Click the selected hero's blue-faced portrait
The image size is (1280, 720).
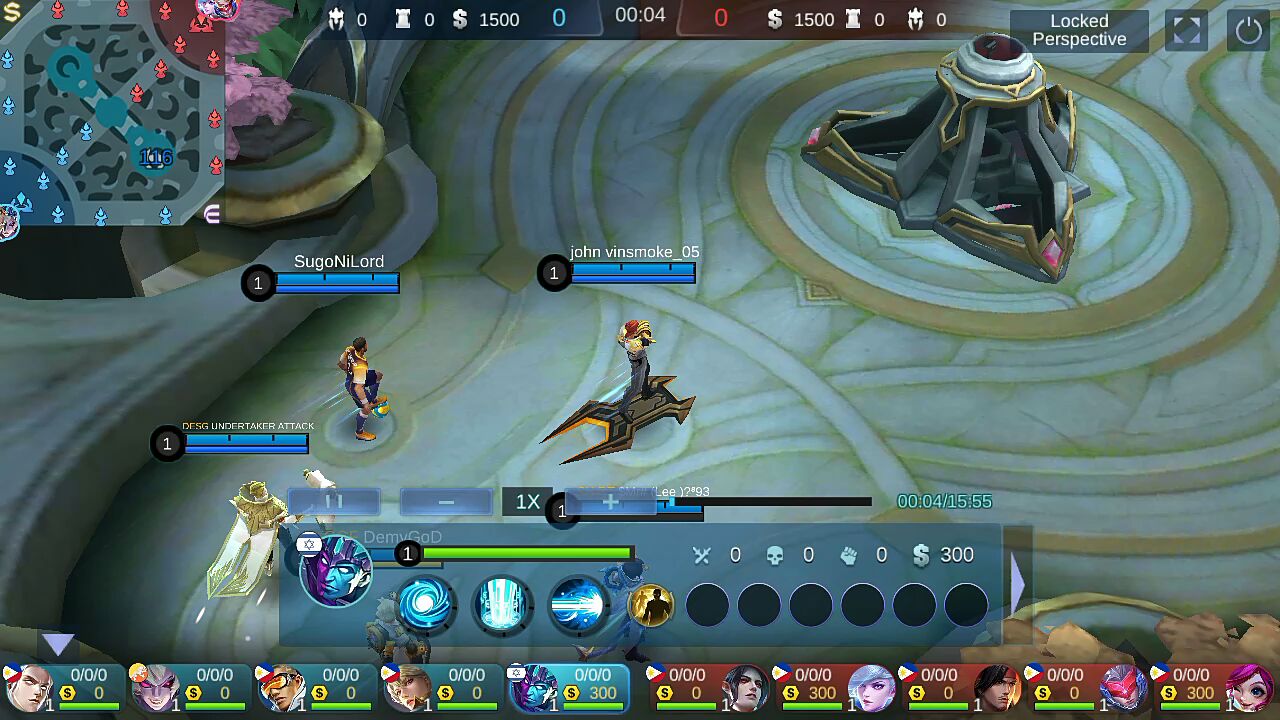point(336,570)
